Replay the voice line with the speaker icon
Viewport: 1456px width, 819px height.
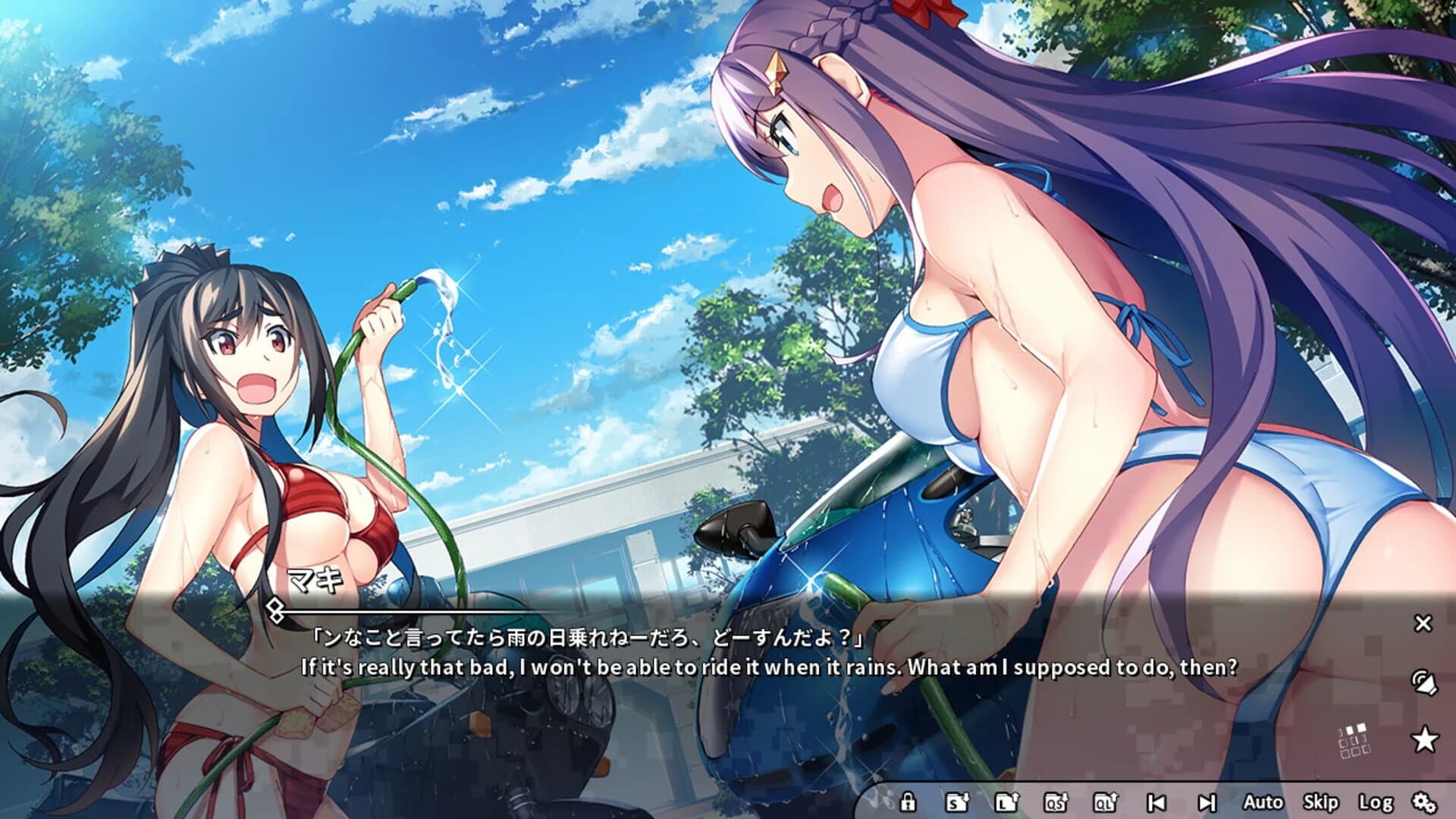[1424, 680]
